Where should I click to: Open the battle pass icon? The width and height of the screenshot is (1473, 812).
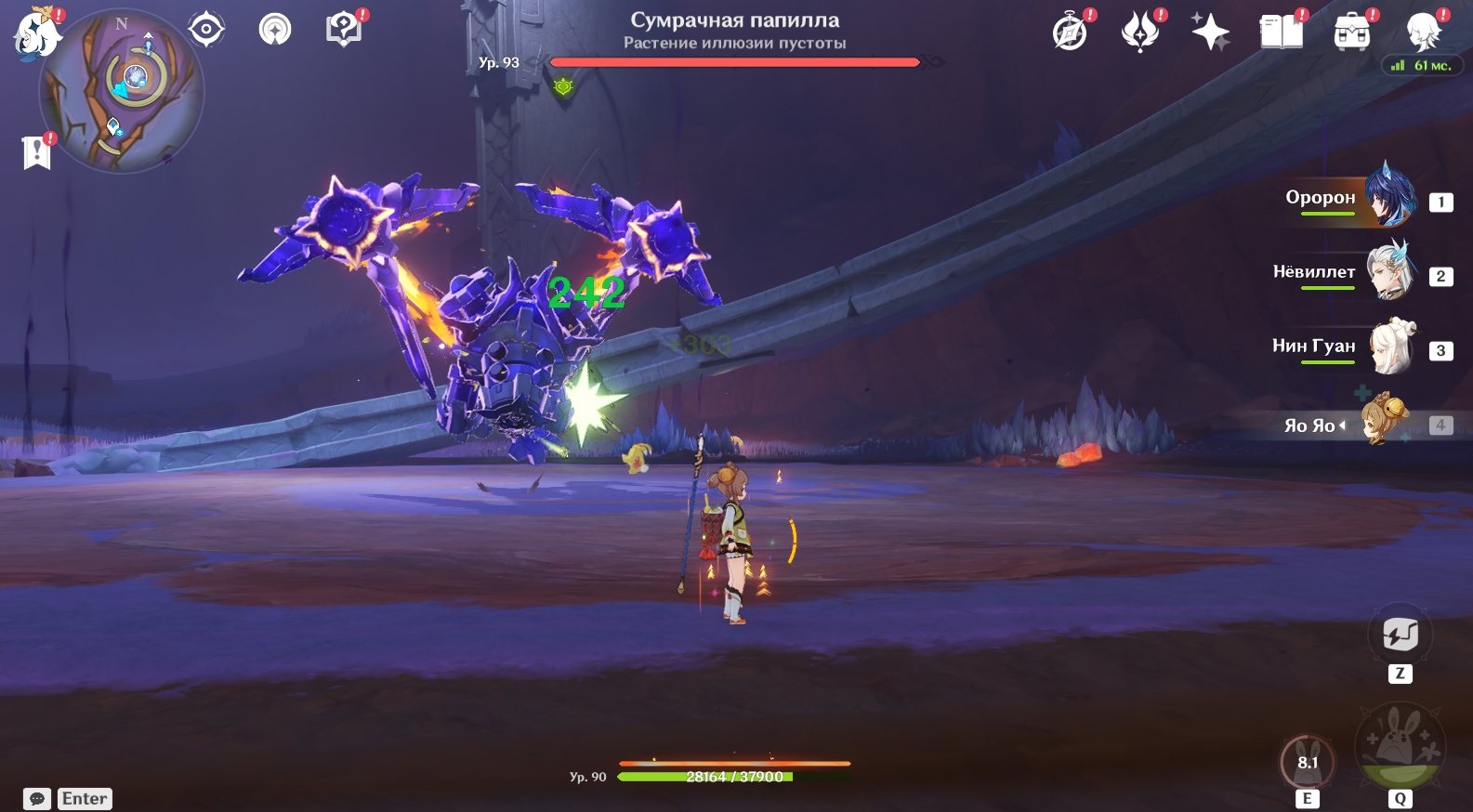click(1140, 33)
